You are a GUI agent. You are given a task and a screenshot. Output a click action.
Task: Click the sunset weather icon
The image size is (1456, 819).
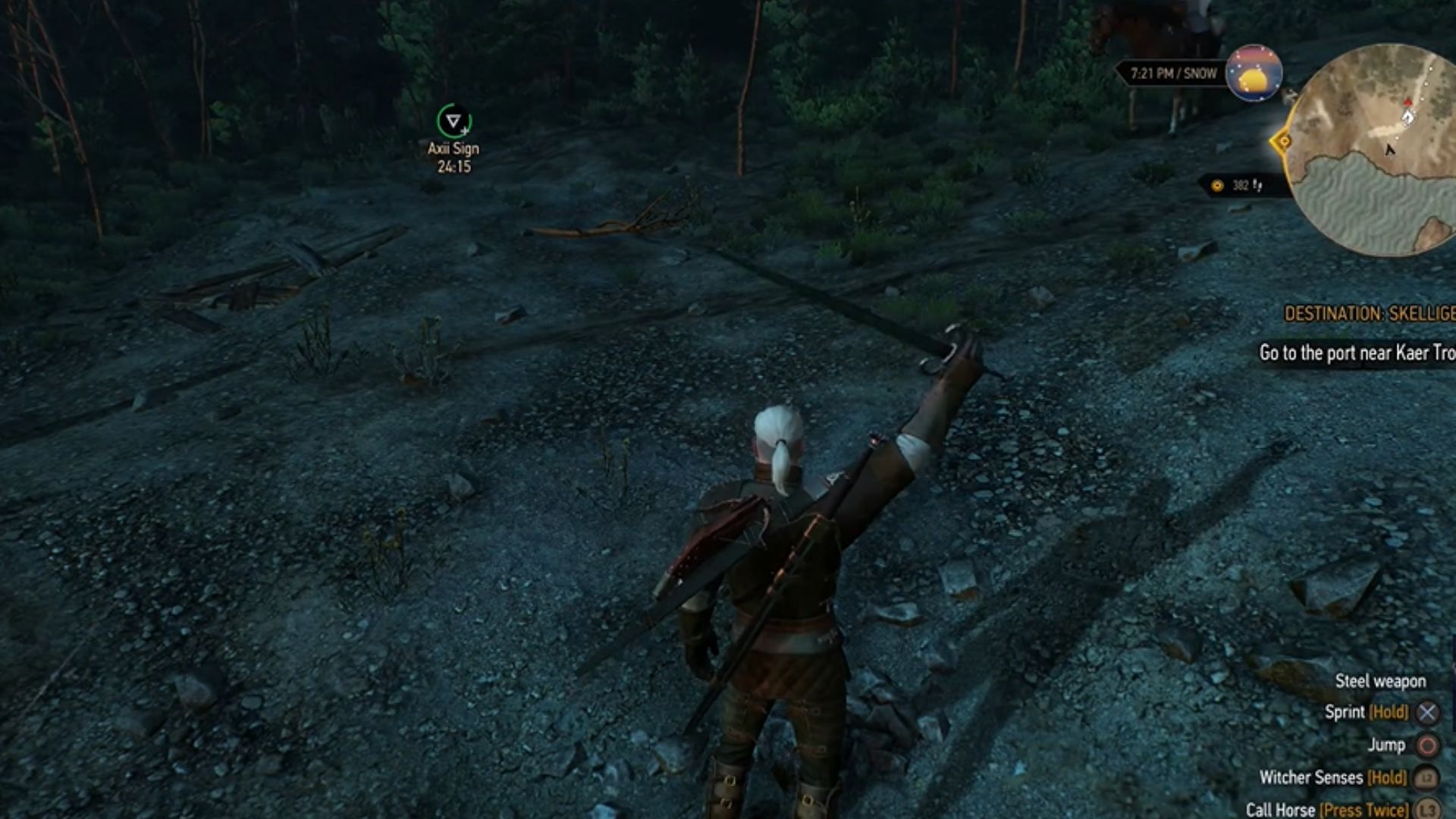point(1254,74)
